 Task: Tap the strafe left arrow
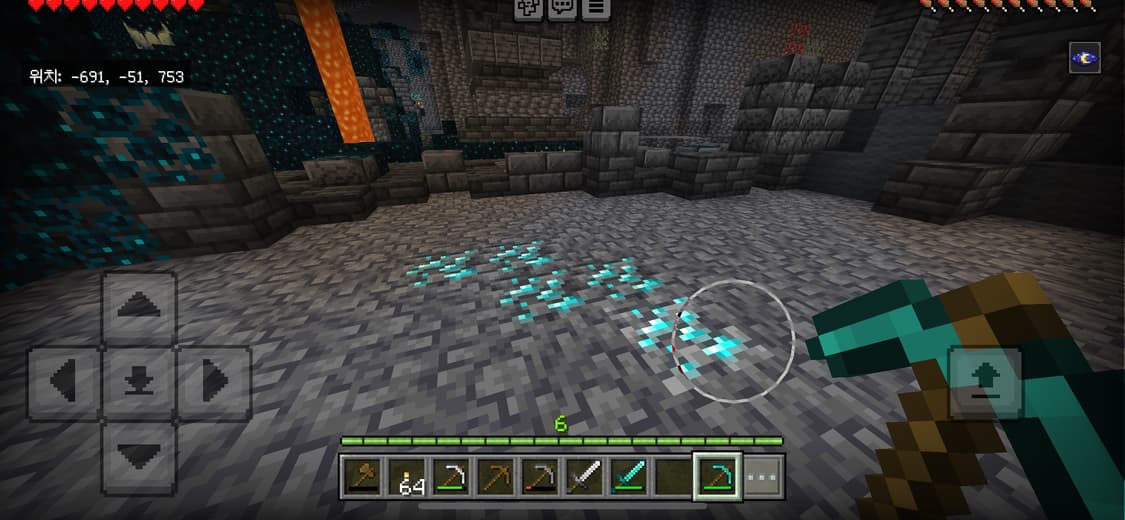coord(65,383)
